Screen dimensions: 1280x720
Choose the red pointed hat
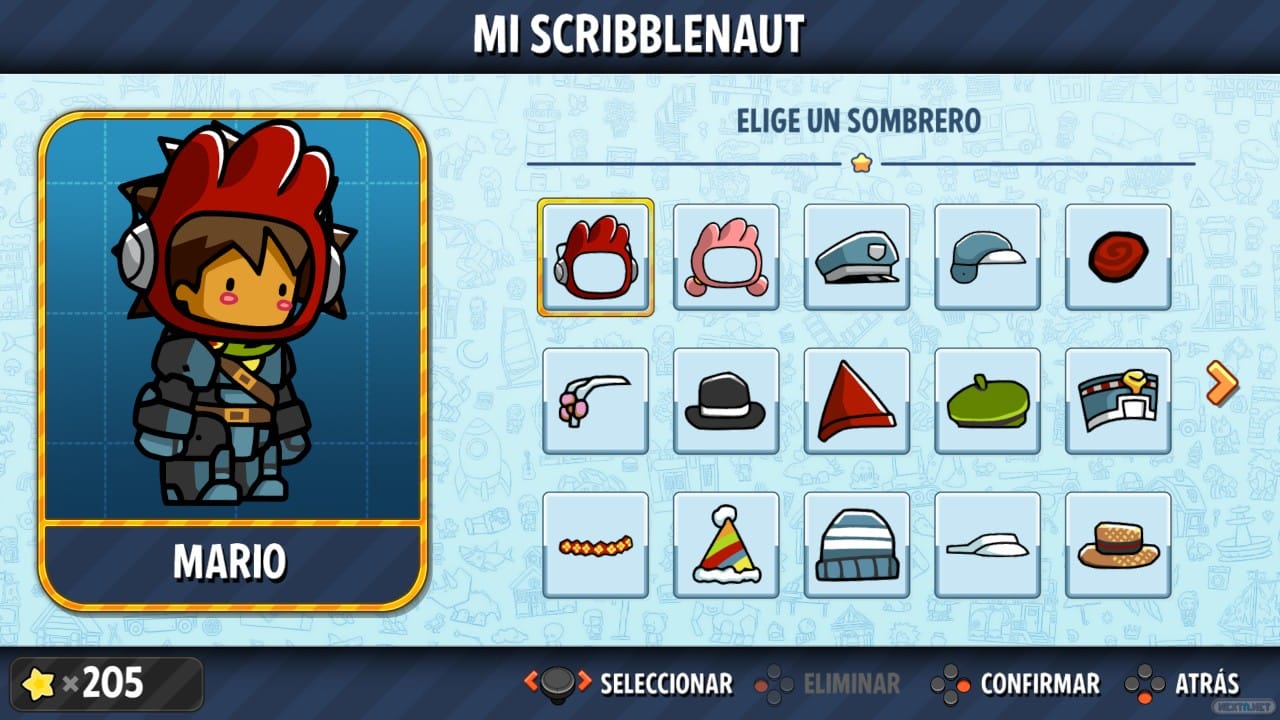click(857, 401)
